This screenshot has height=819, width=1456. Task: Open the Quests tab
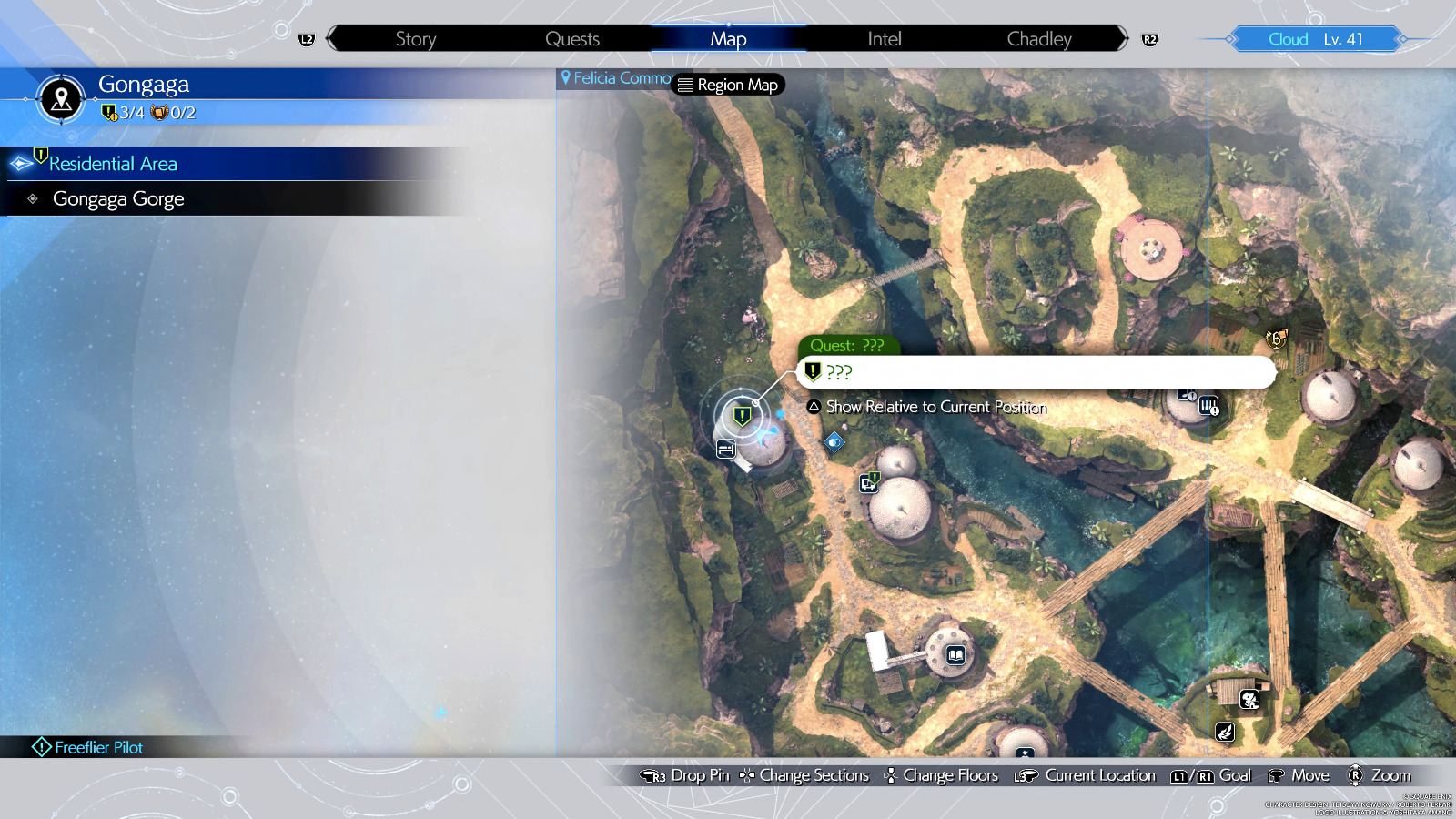pyautogui.click(x=571, y=39)
